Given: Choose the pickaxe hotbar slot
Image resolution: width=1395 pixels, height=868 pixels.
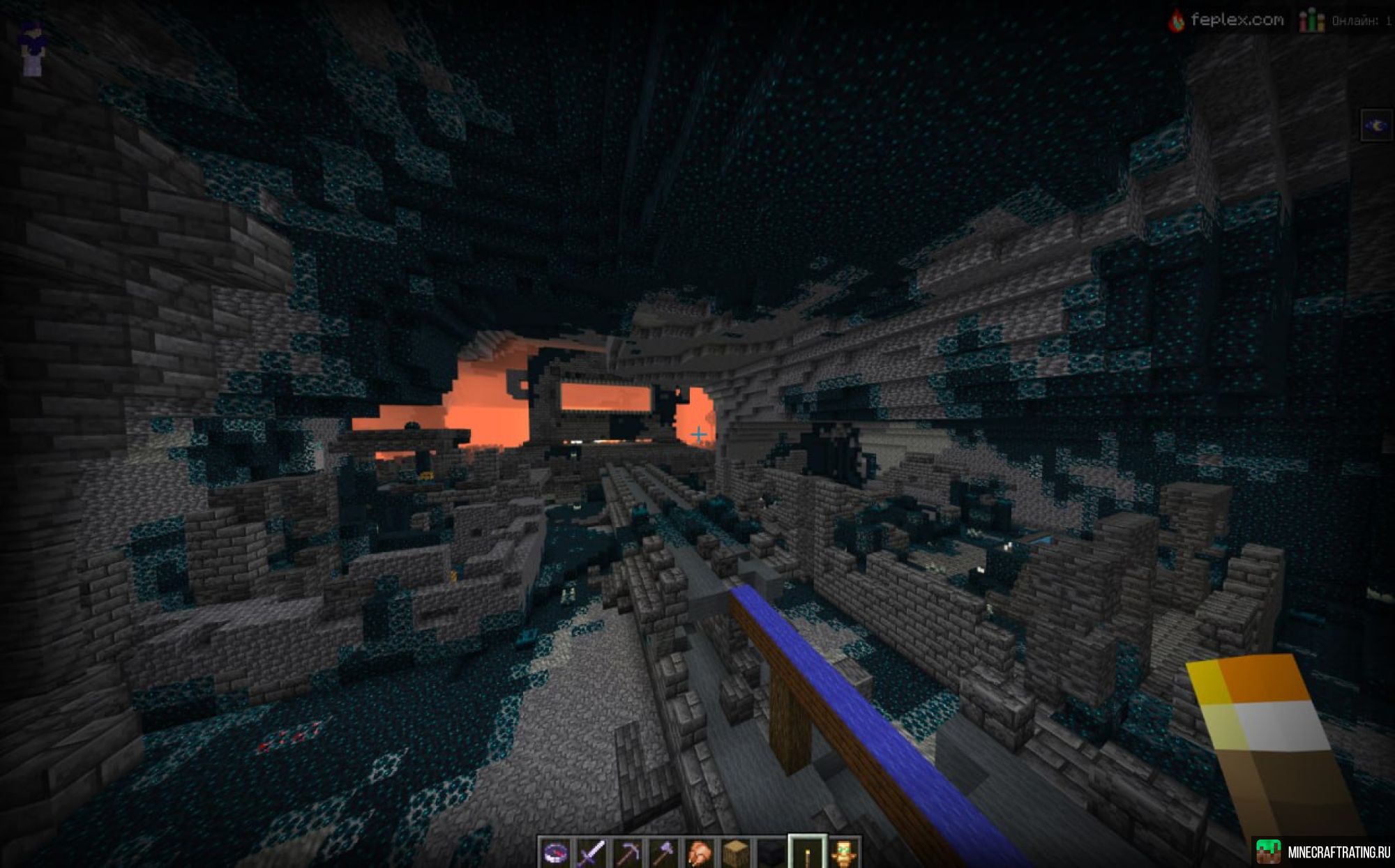Looking at the screenshot, I should [x=628, y=852].
